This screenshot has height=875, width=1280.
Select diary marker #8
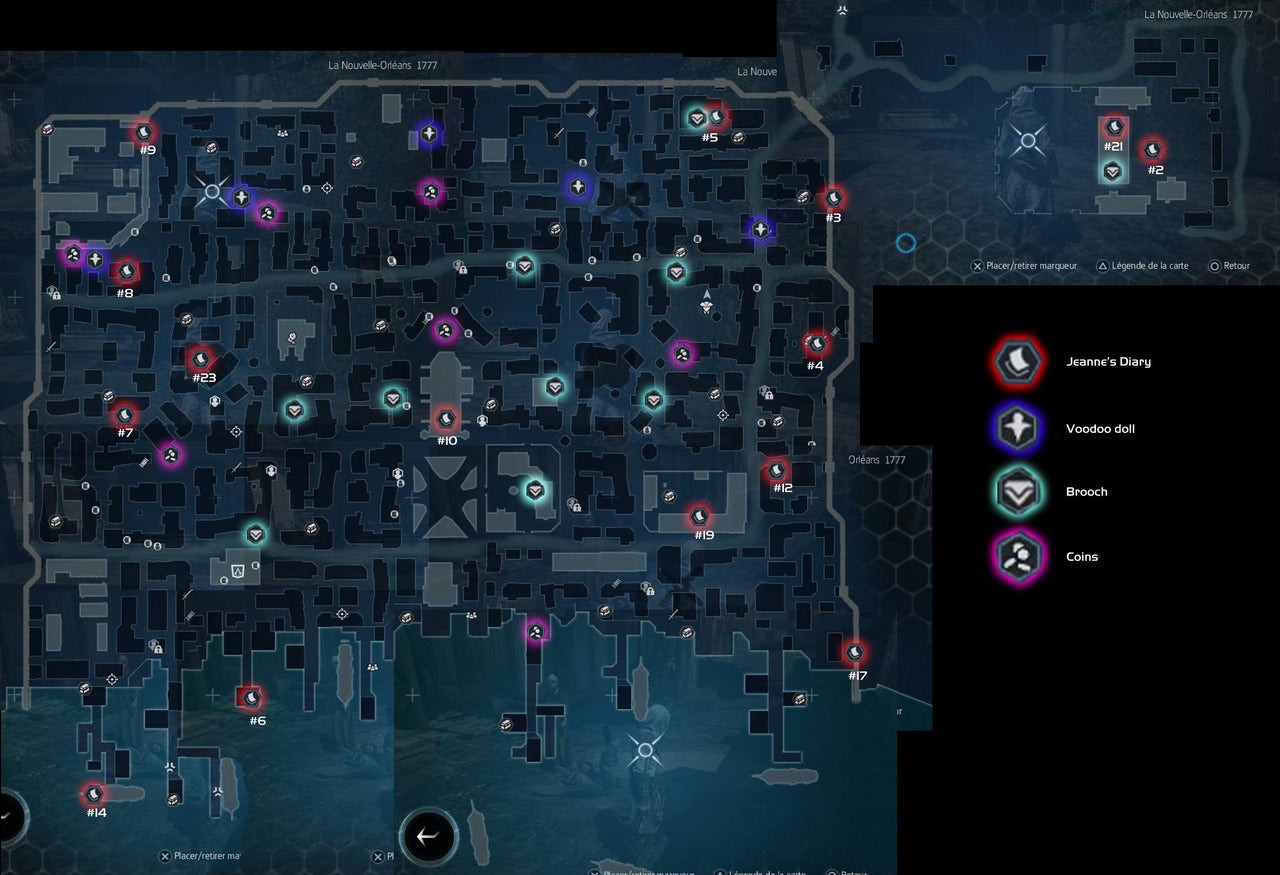click(x=126, y=271)
